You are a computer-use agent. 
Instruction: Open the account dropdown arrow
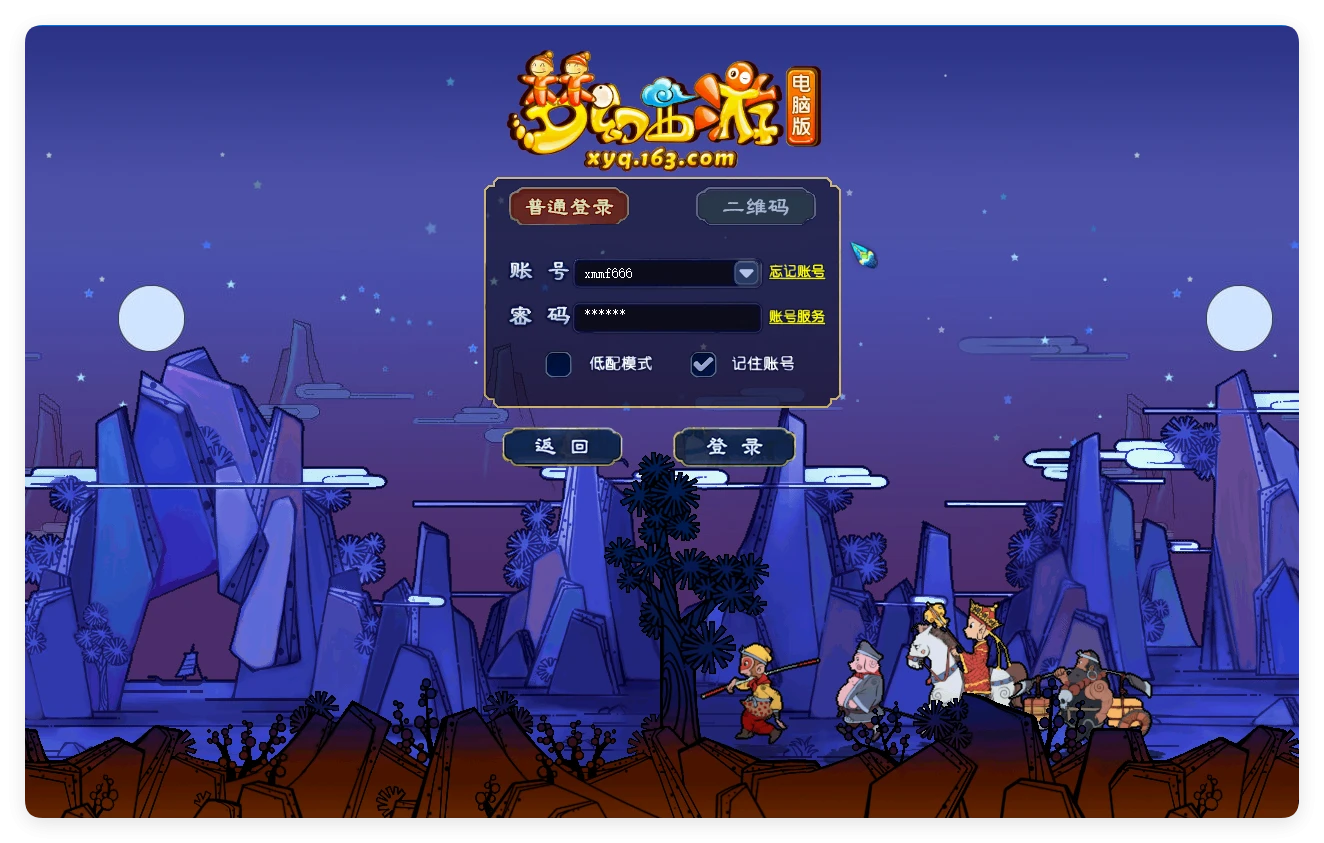pyautogui.click(x=747, y=273)
